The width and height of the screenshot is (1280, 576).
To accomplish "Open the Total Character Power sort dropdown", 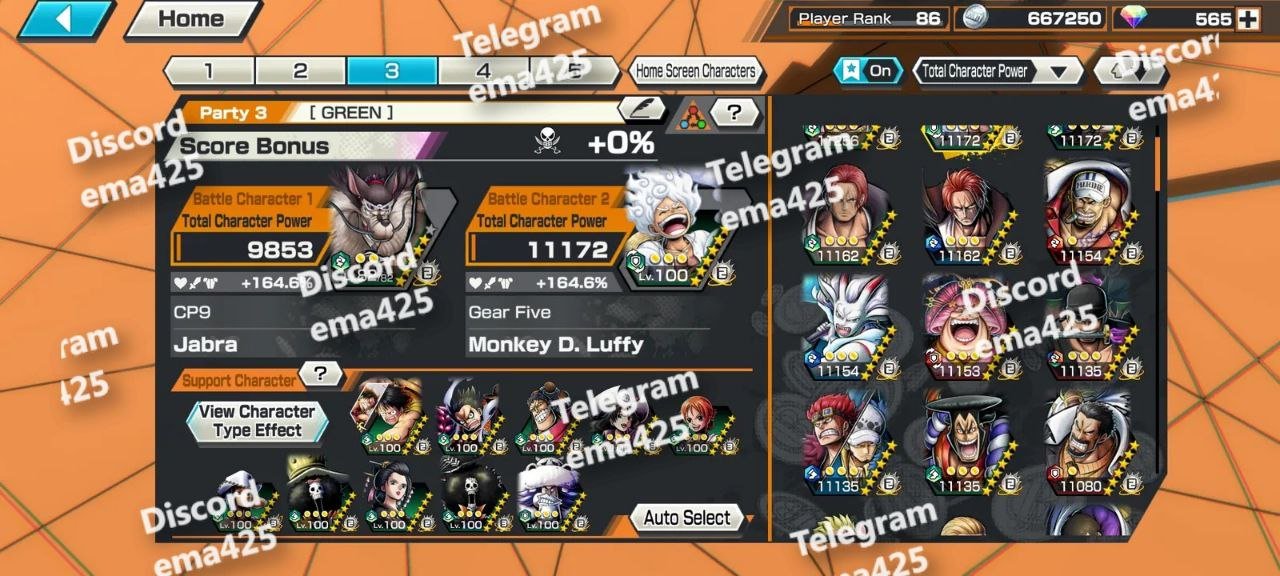I will [998, 71].
